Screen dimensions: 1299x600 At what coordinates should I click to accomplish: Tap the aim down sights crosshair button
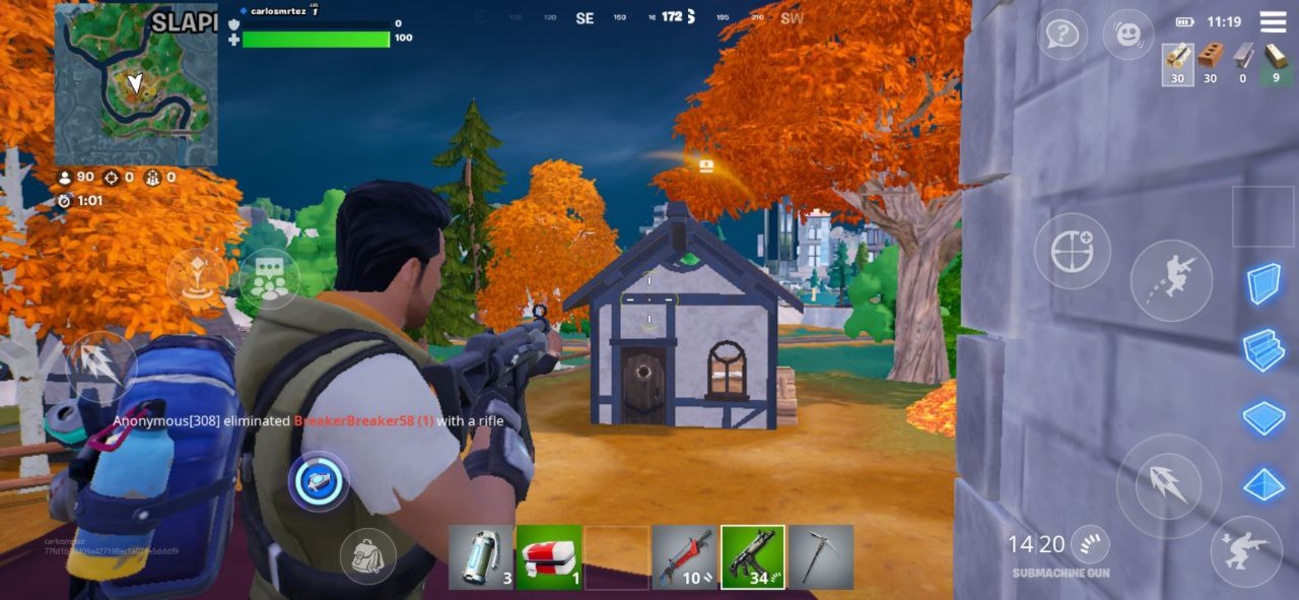click(x=1072, y=250)
